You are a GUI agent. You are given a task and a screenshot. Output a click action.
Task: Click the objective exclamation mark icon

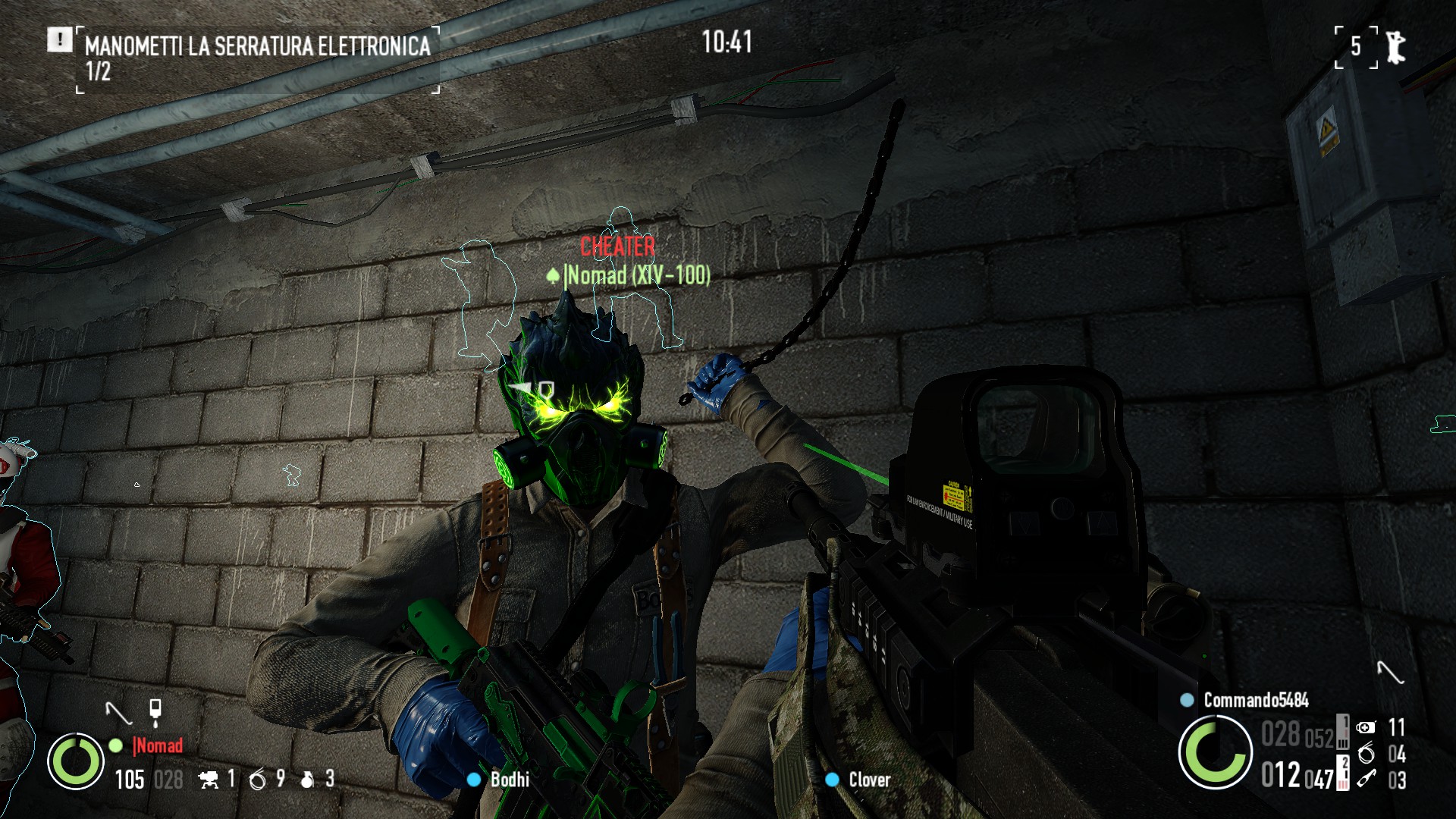[x=59, y=39]
